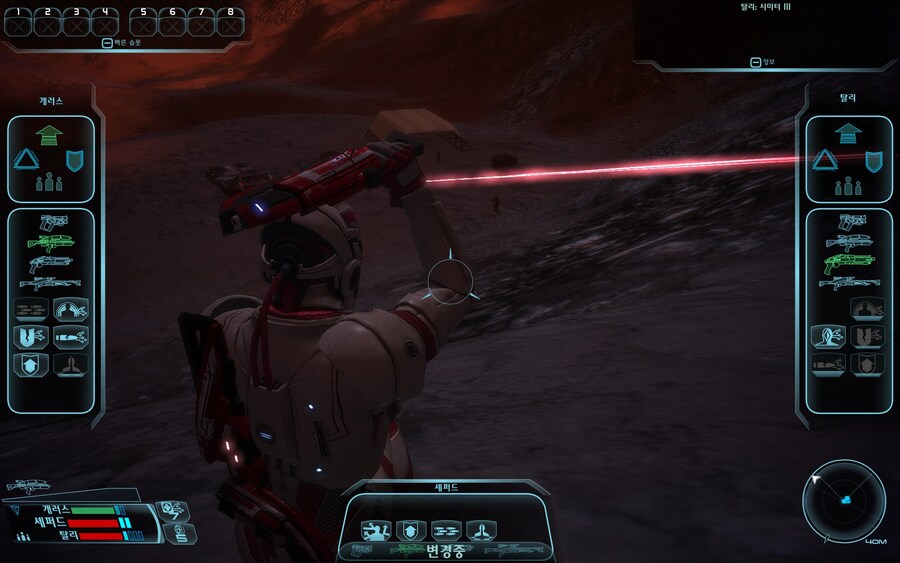Activate Garrus's shield take-cover command
The height and width of the screenshot is (563, 900).
[x=75, y=159]
